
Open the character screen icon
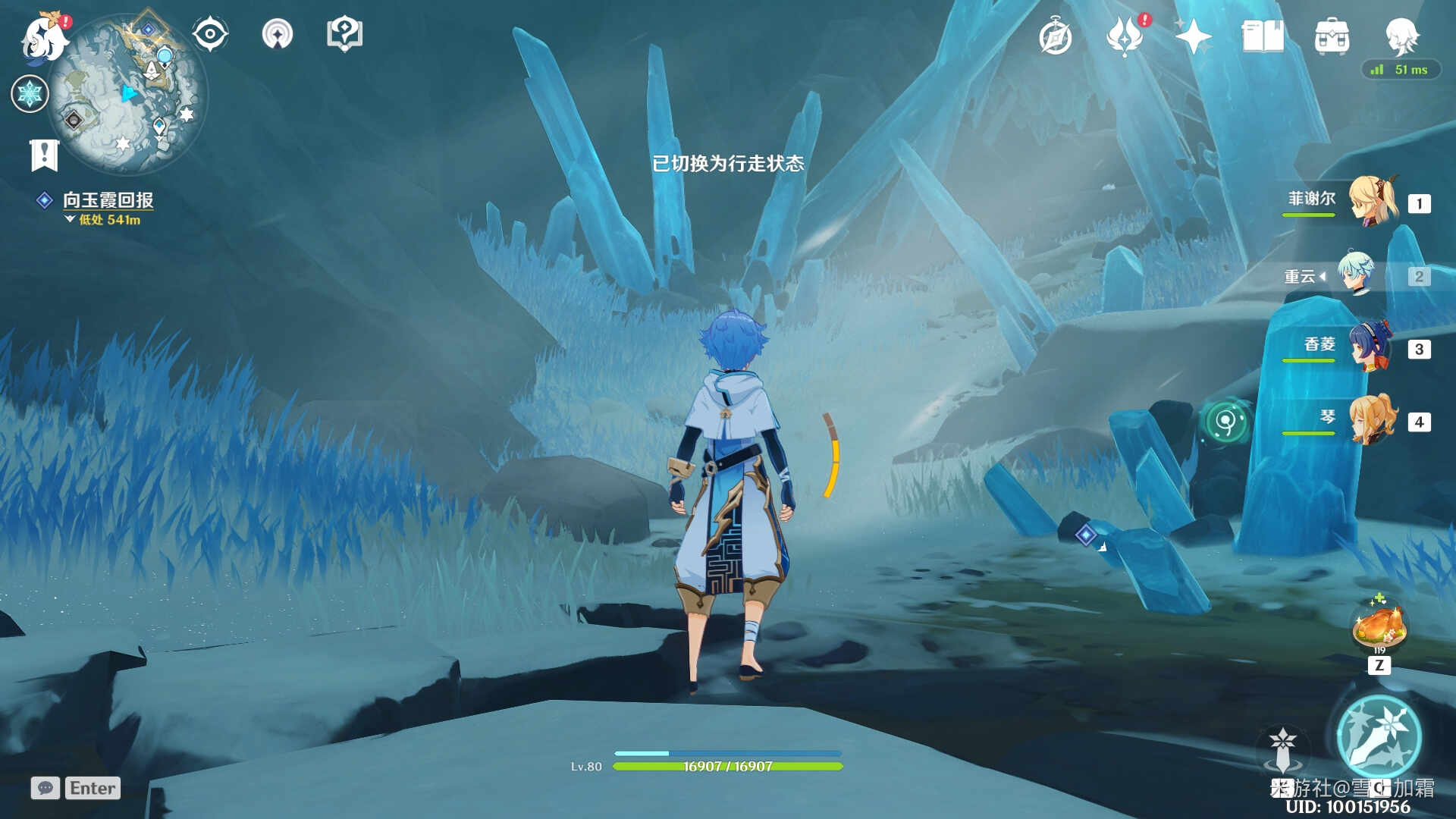pyautogui.click(x=1401, y=35)
